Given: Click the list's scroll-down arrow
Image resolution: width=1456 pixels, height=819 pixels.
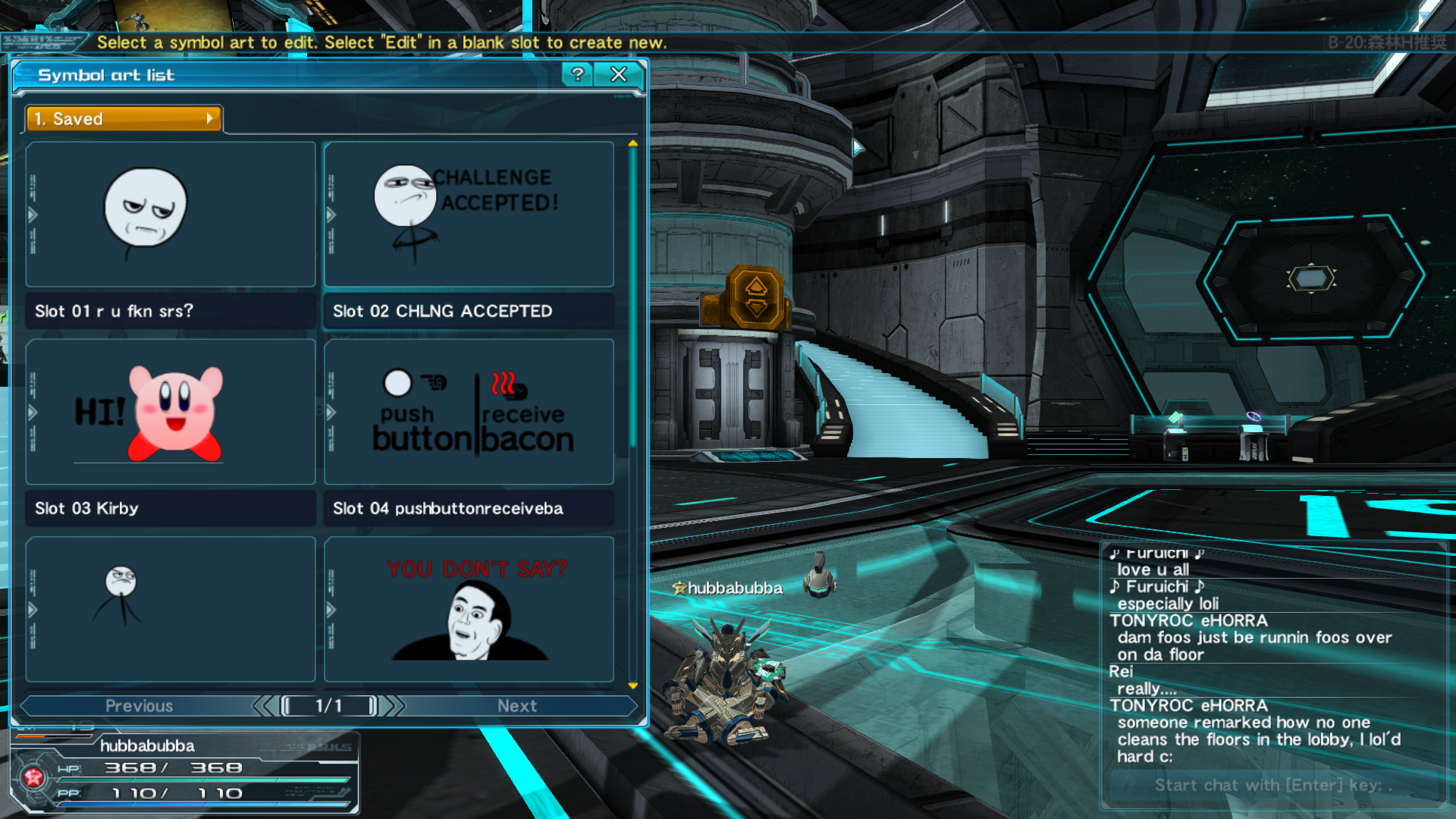Looking at the screenshot, I should [633, 686].
